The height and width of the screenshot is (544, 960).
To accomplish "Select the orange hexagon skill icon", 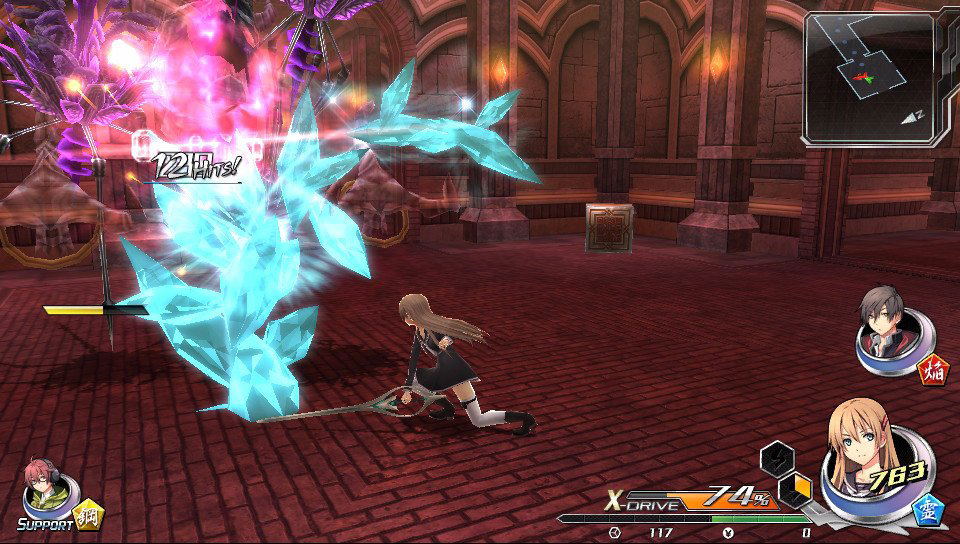I will click(x=796, y=489).
